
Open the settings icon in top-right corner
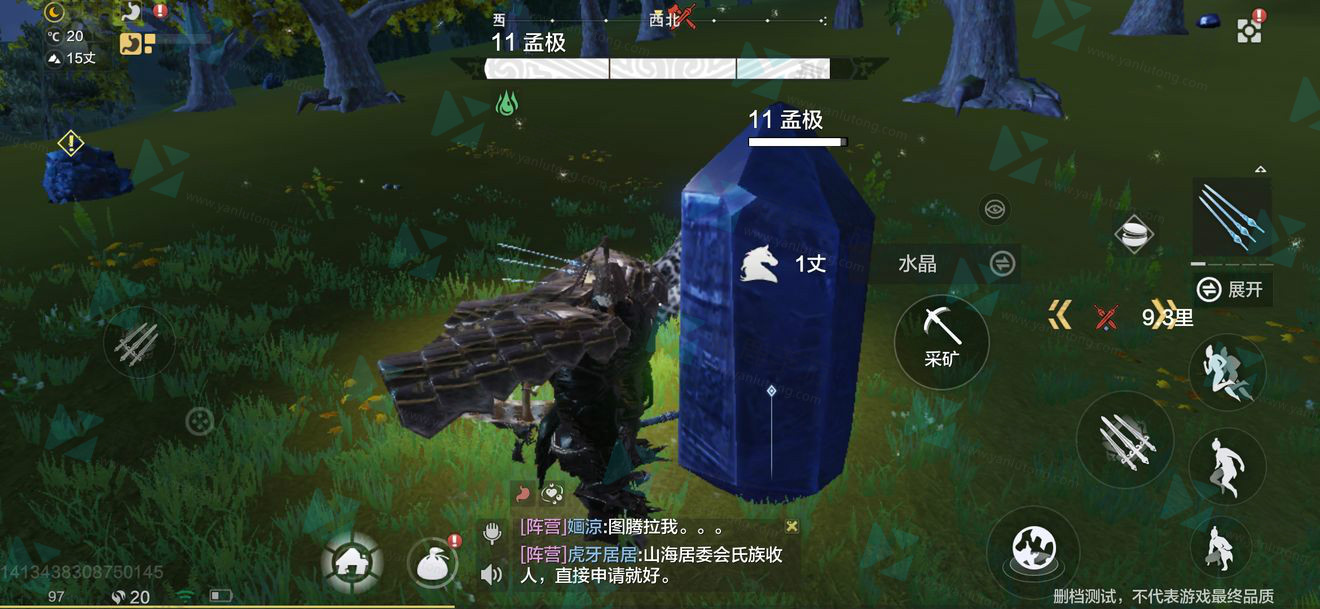pyautogui.click(x=1249, y=30)
